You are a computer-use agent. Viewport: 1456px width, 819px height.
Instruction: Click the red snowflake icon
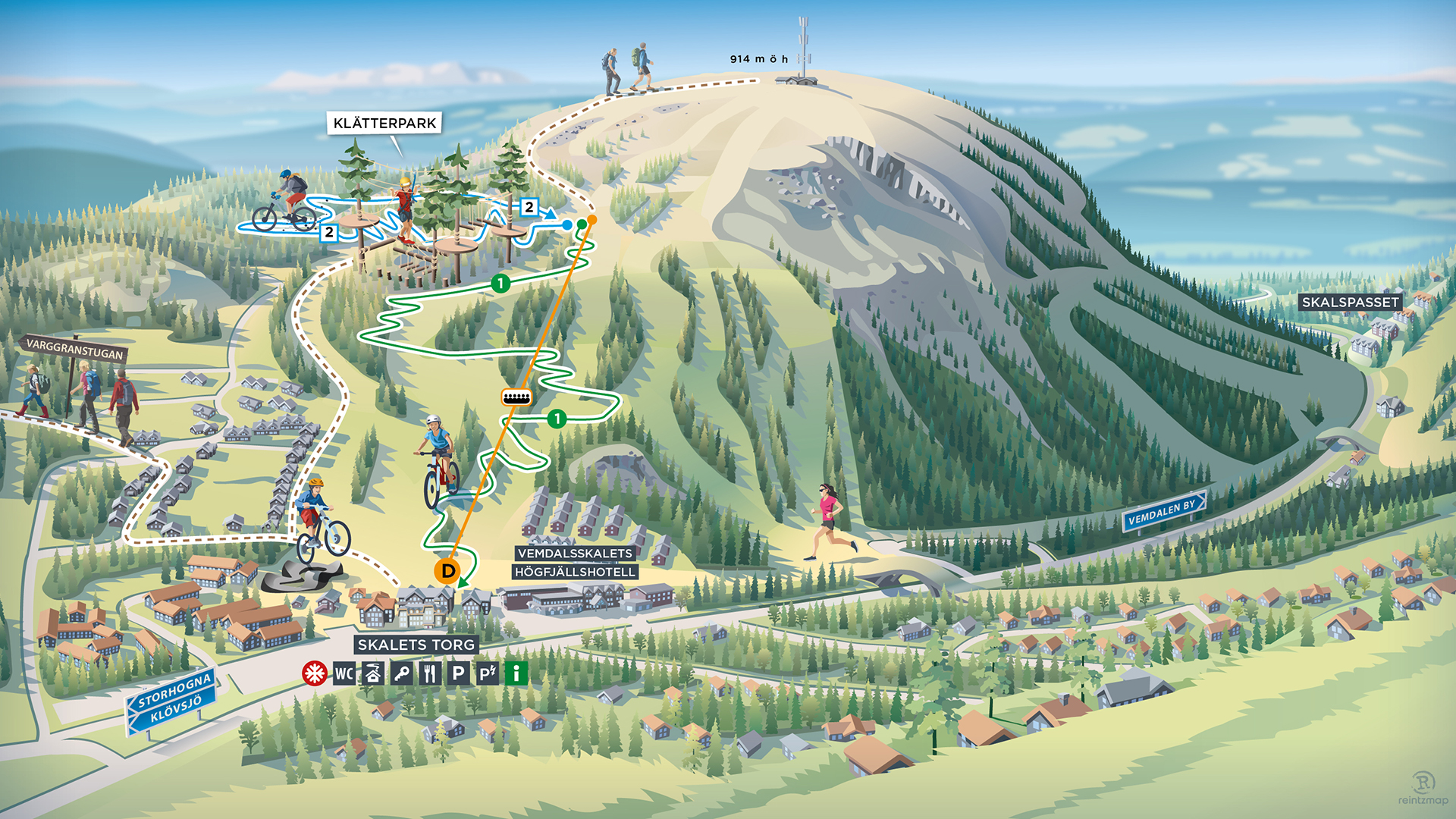click(x=314, y=673)
